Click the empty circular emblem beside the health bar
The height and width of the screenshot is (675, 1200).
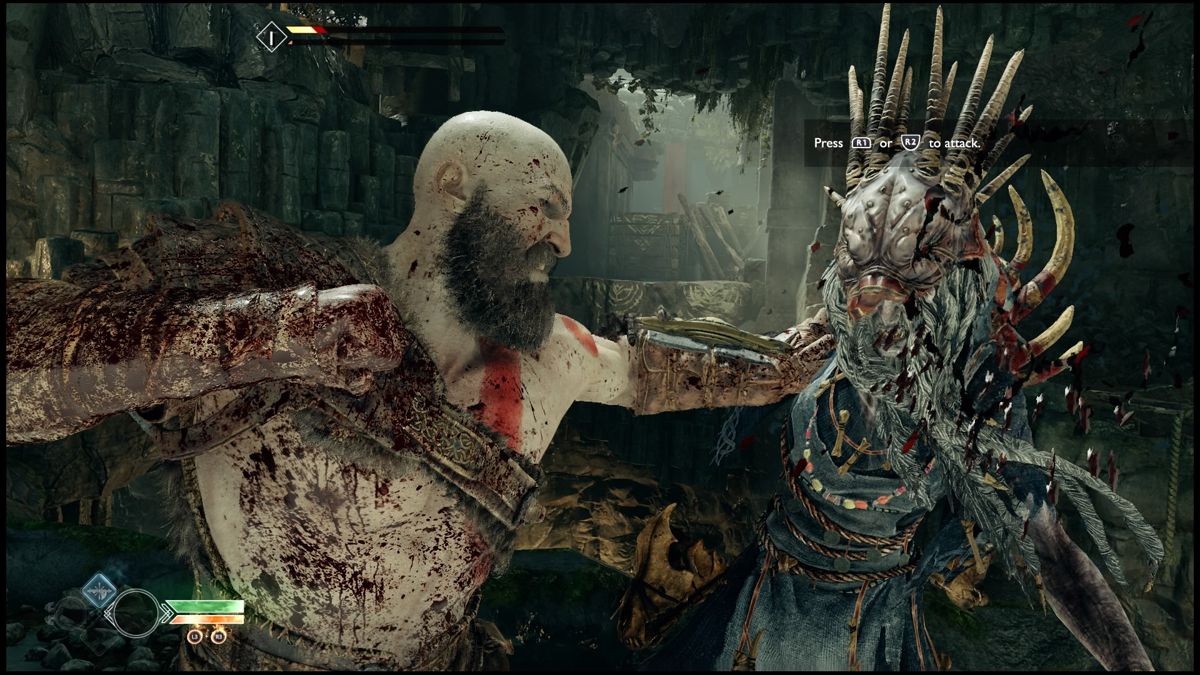pyautogui.click(x=135, y=613)
